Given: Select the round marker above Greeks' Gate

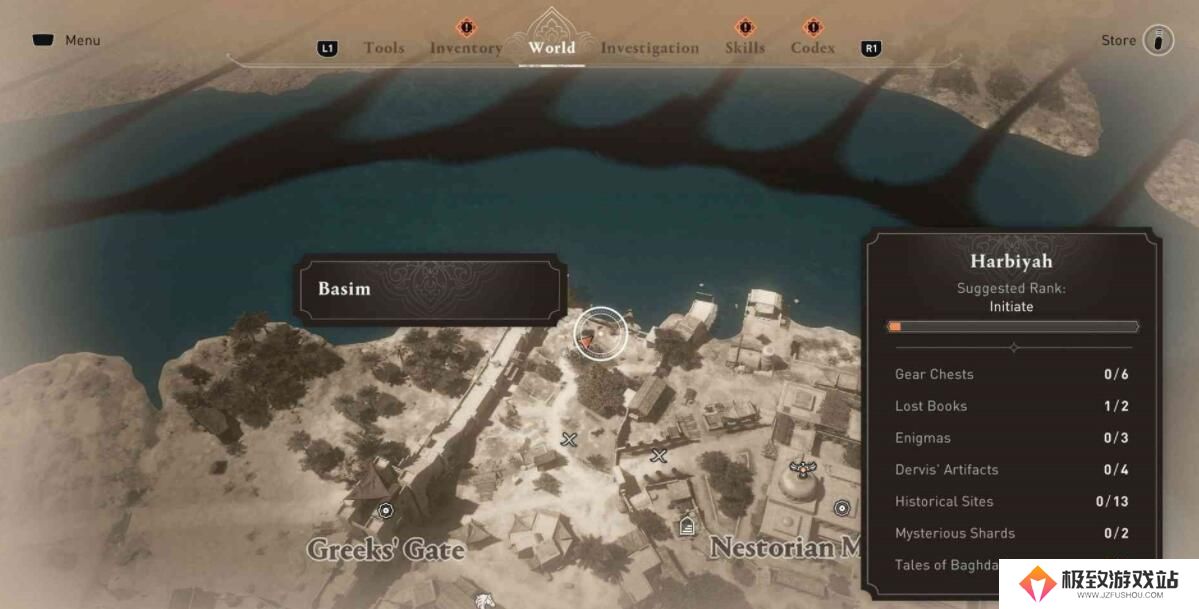Looking at the screenshot, I should 385,510.
